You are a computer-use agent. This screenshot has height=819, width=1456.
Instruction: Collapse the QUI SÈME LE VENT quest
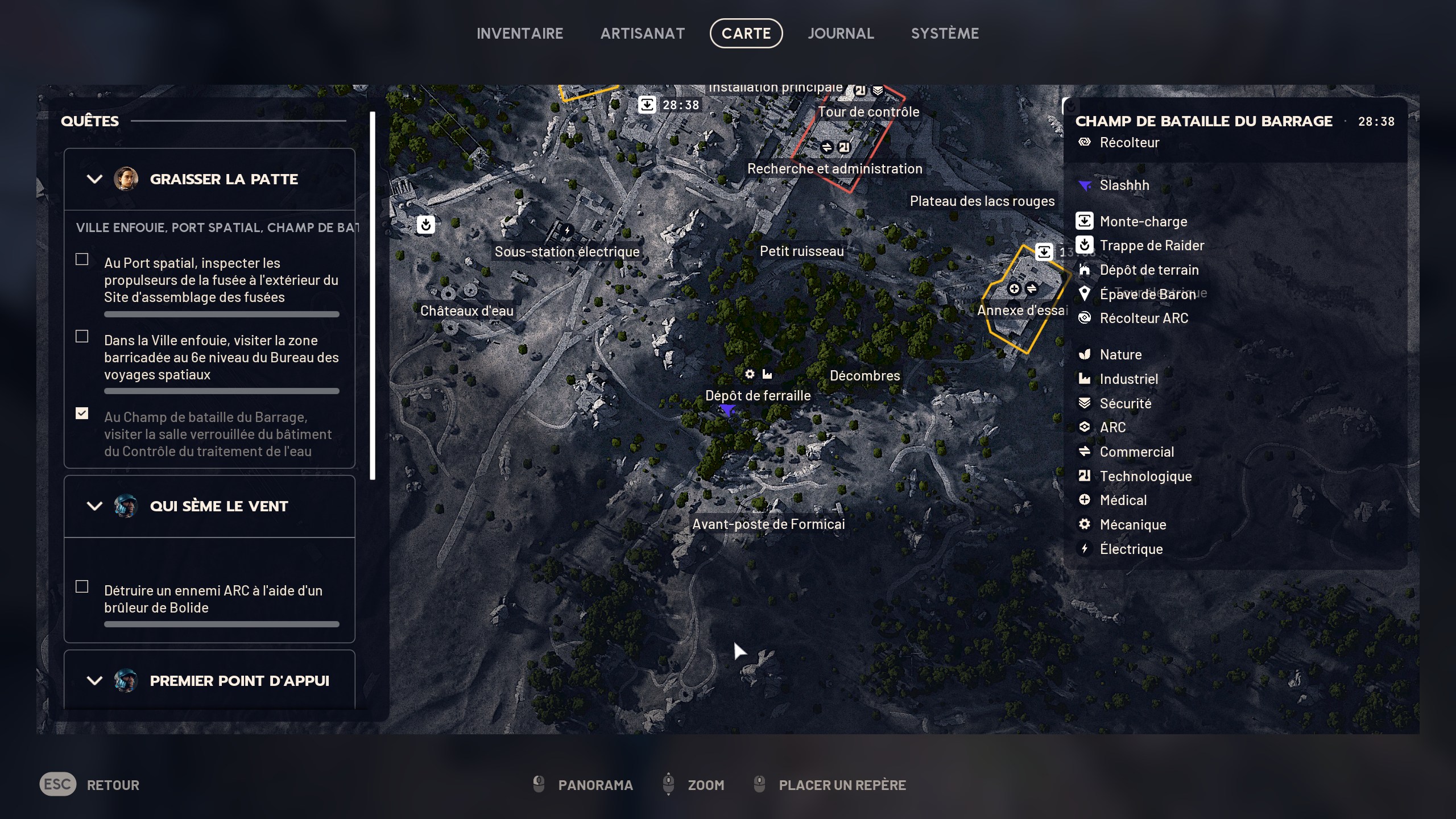tap(94, 506)
